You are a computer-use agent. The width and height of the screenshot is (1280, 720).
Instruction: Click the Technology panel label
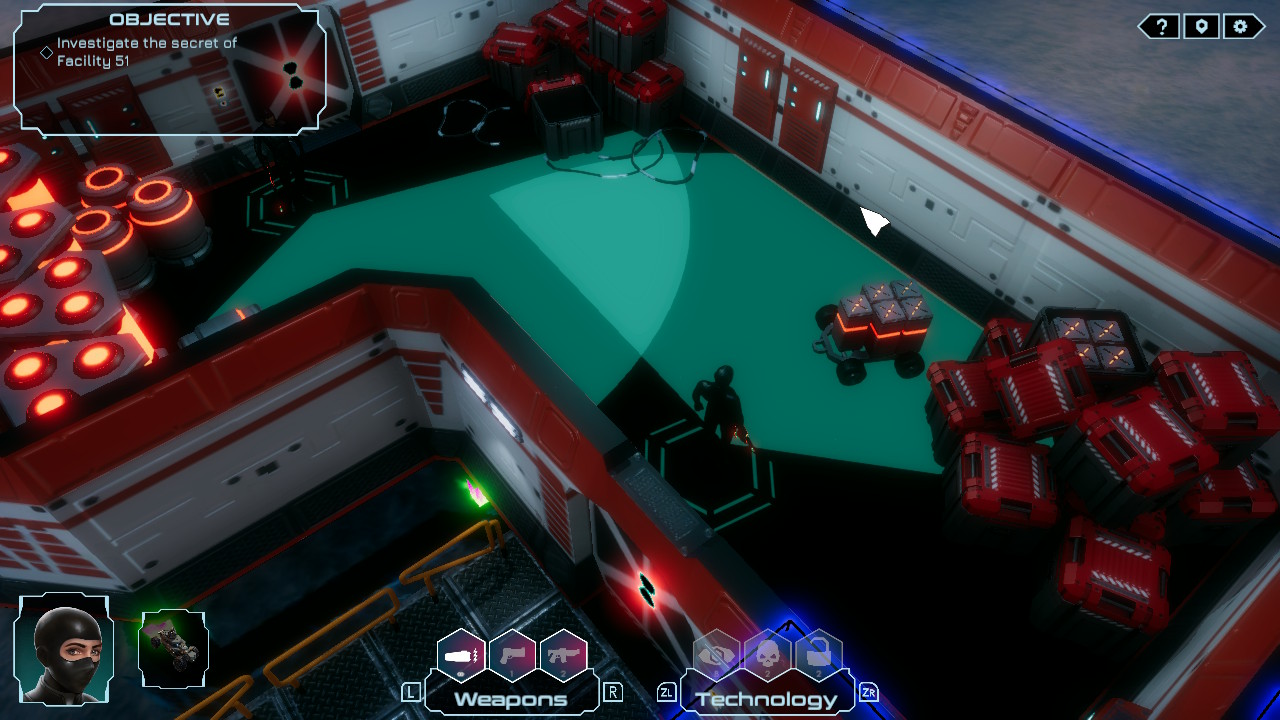766,699
